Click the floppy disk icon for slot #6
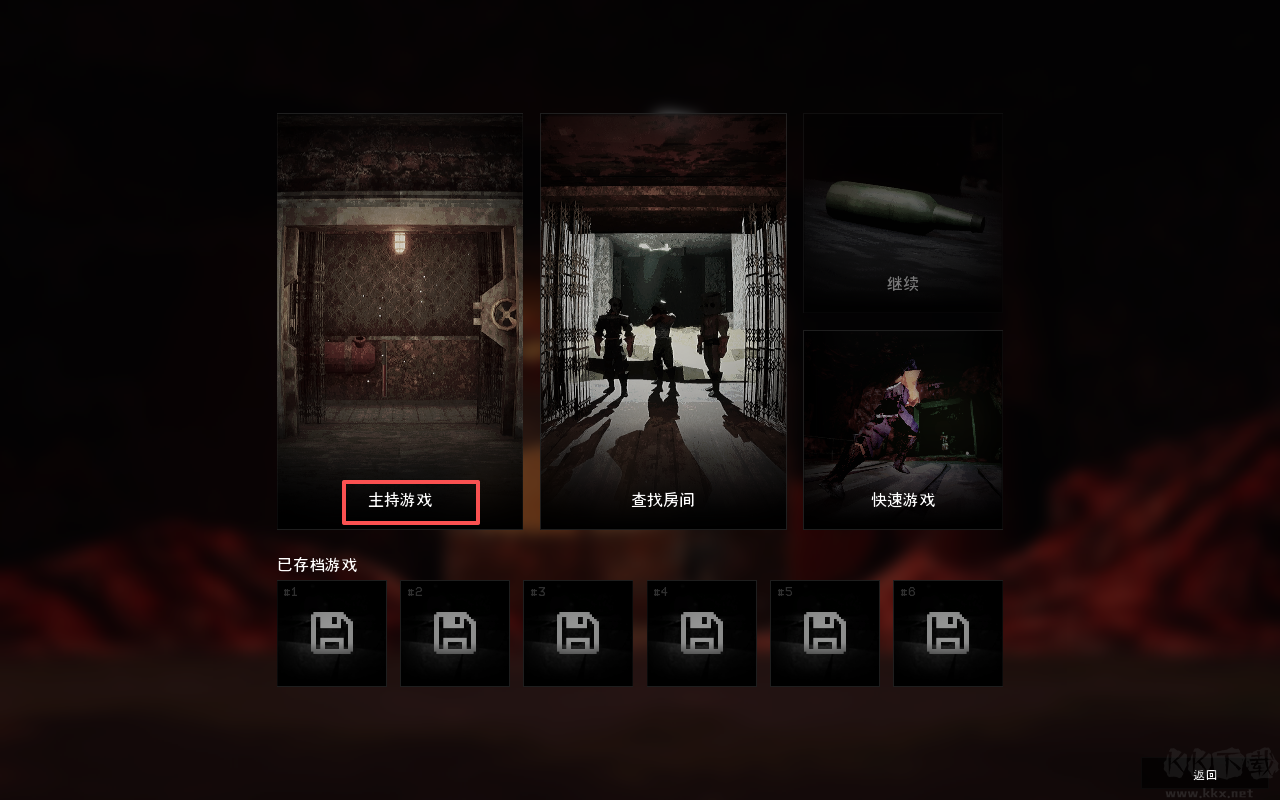1280x800 pixels. click(x=948, y=633)
